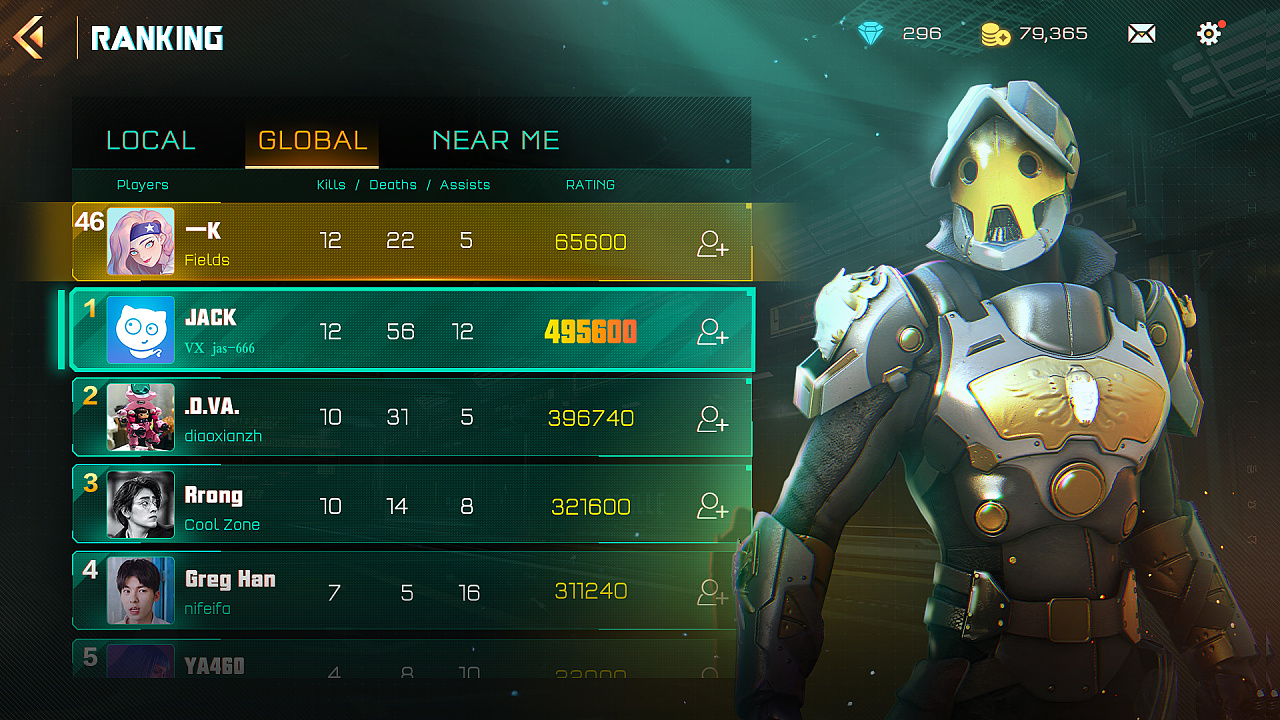1280x720 pixels.
Task: Click the gold coins currency icon
Action: point(995,35)
